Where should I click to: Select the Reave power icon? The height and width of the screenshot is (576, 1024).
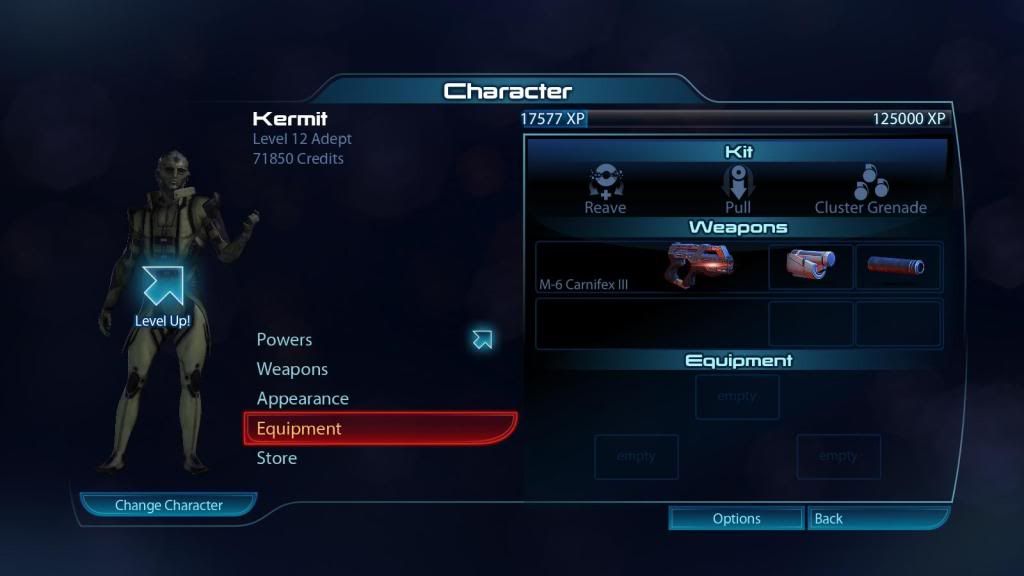coord(605,184)
